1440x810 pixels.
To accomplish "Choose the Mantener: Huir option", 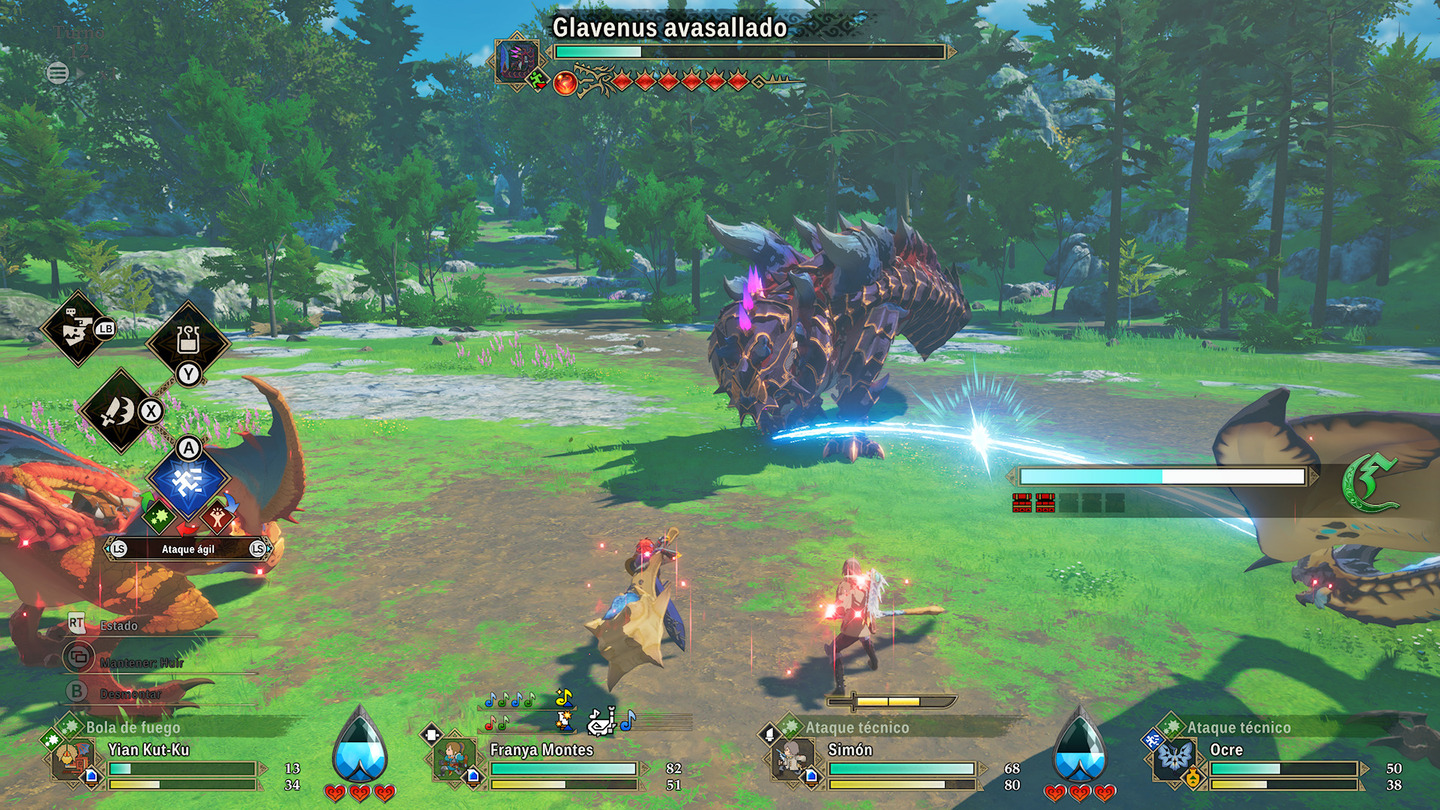I will click(x=141, y=662).
